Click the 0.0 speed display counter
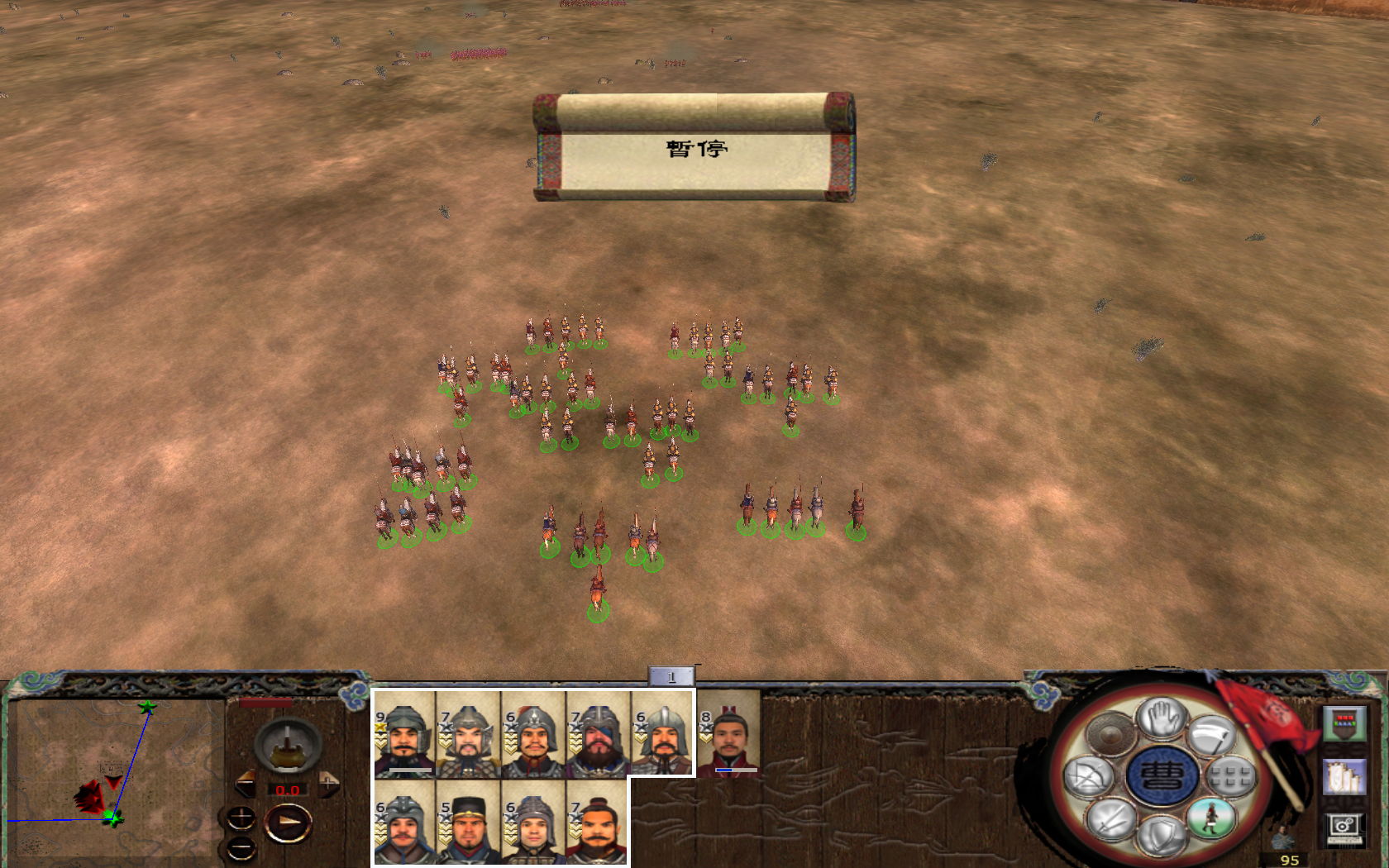Image resolution: width=1389 pixels, height=868 pixels. click(x=287, y=789)
